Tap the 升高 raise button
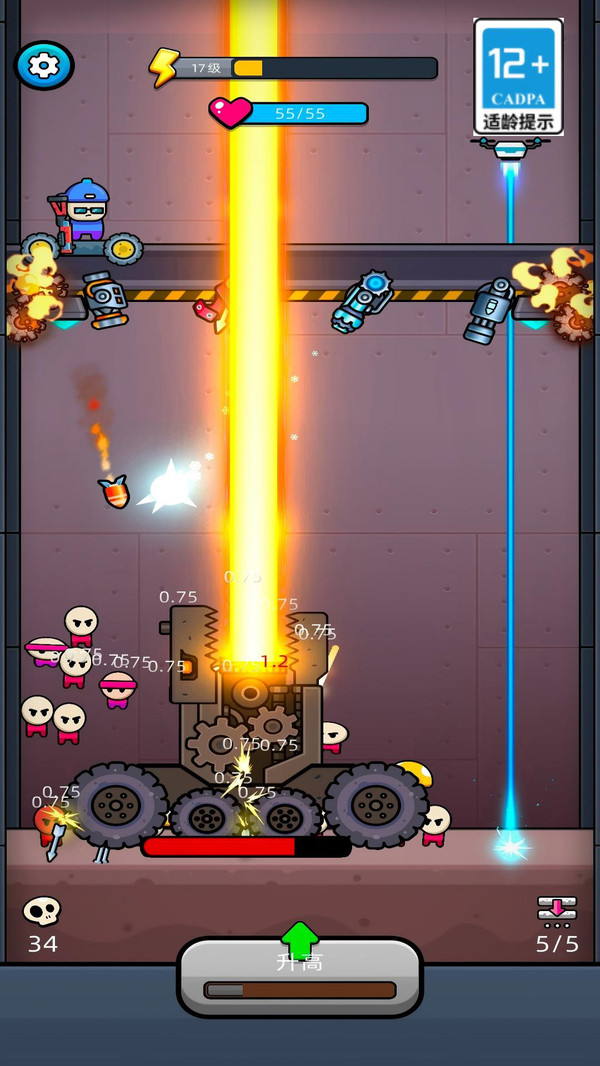The image size is (600, 1066). click(x=300, y=974)
